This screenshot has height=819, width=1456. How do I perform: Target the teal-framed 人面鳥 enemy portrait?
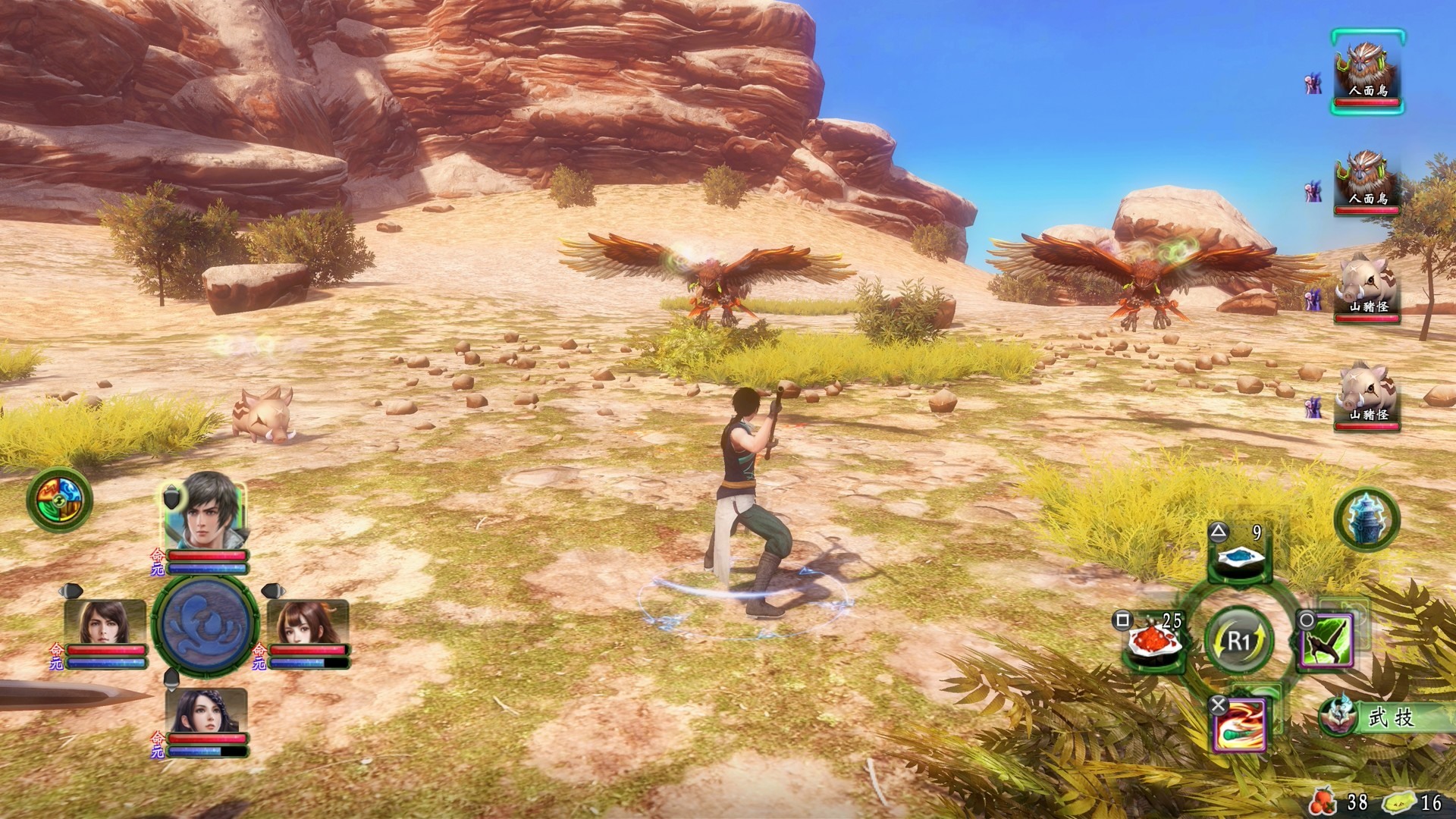pos(1367,72)
